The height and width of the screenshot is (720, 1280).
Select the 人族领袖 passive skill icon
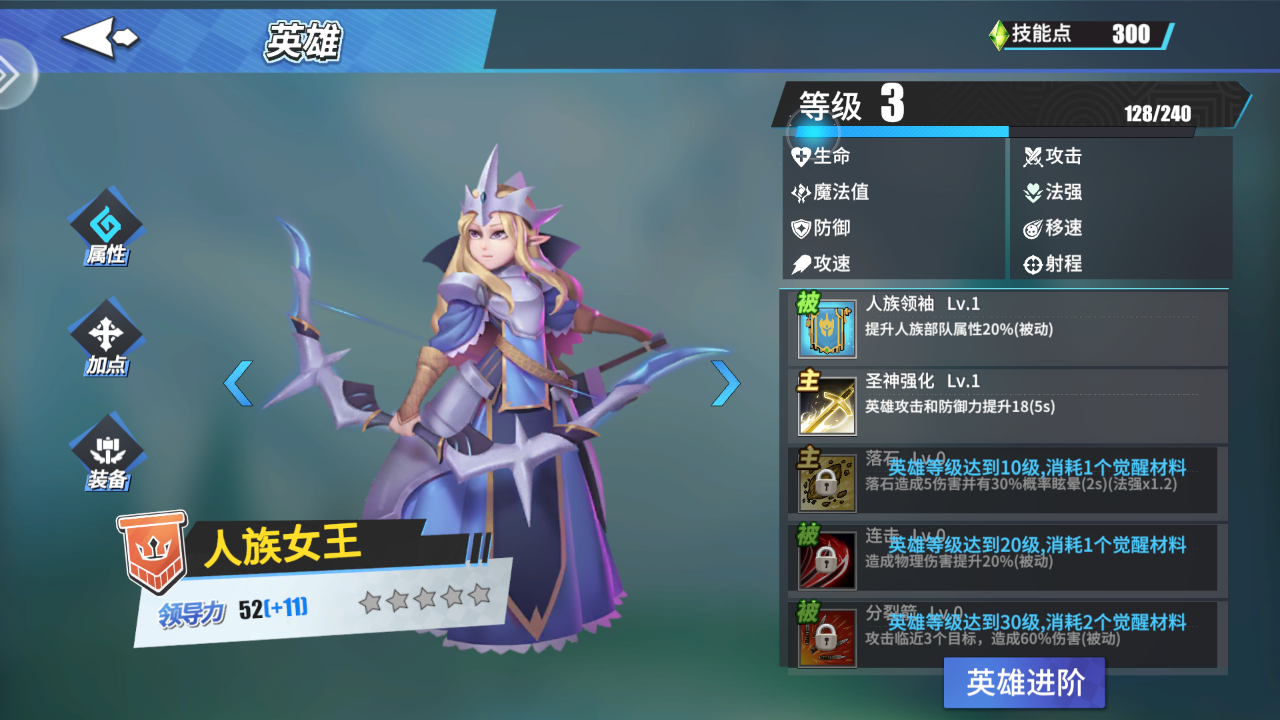(826, 330)
